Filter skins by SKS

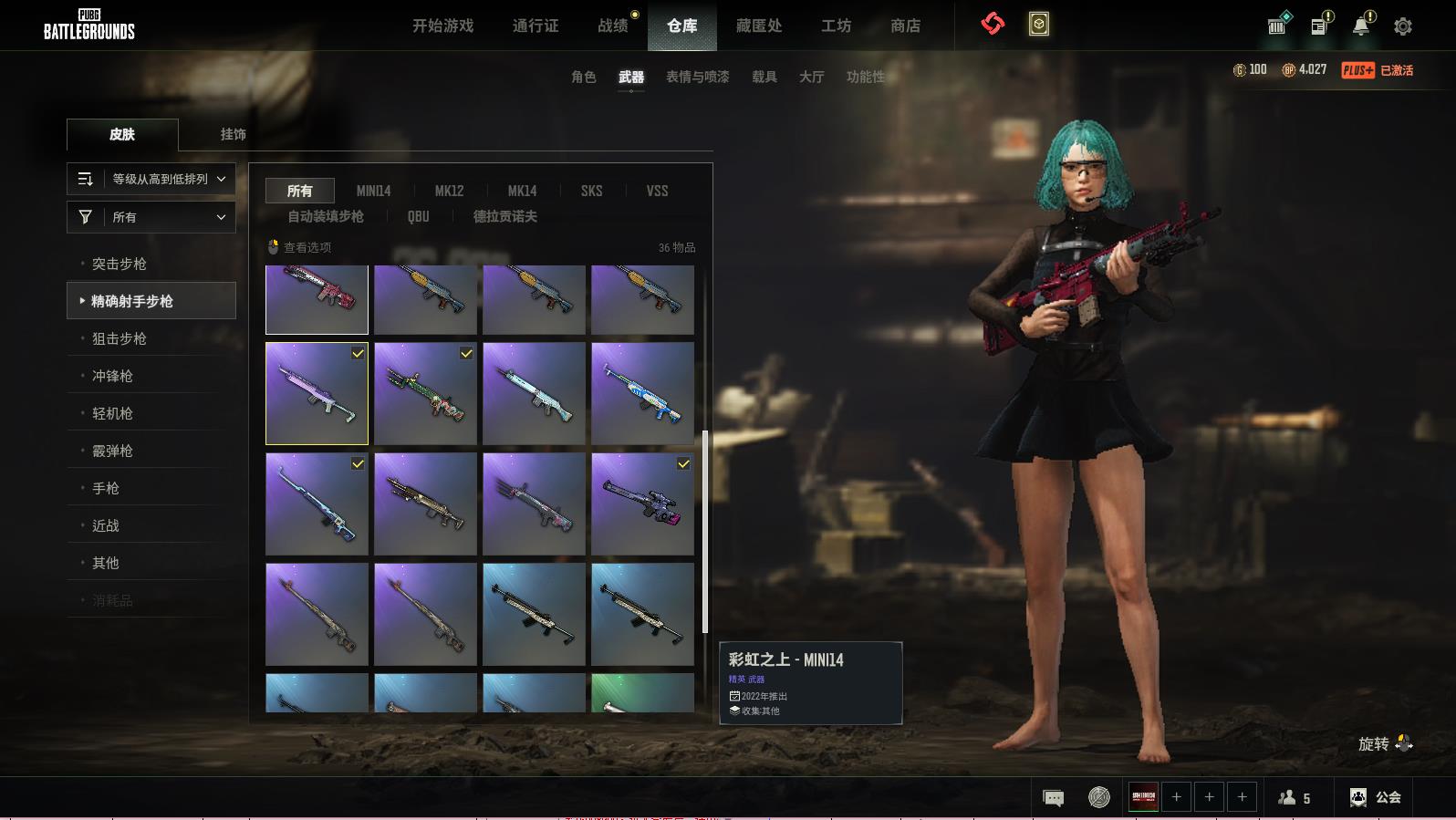(591, 191)
